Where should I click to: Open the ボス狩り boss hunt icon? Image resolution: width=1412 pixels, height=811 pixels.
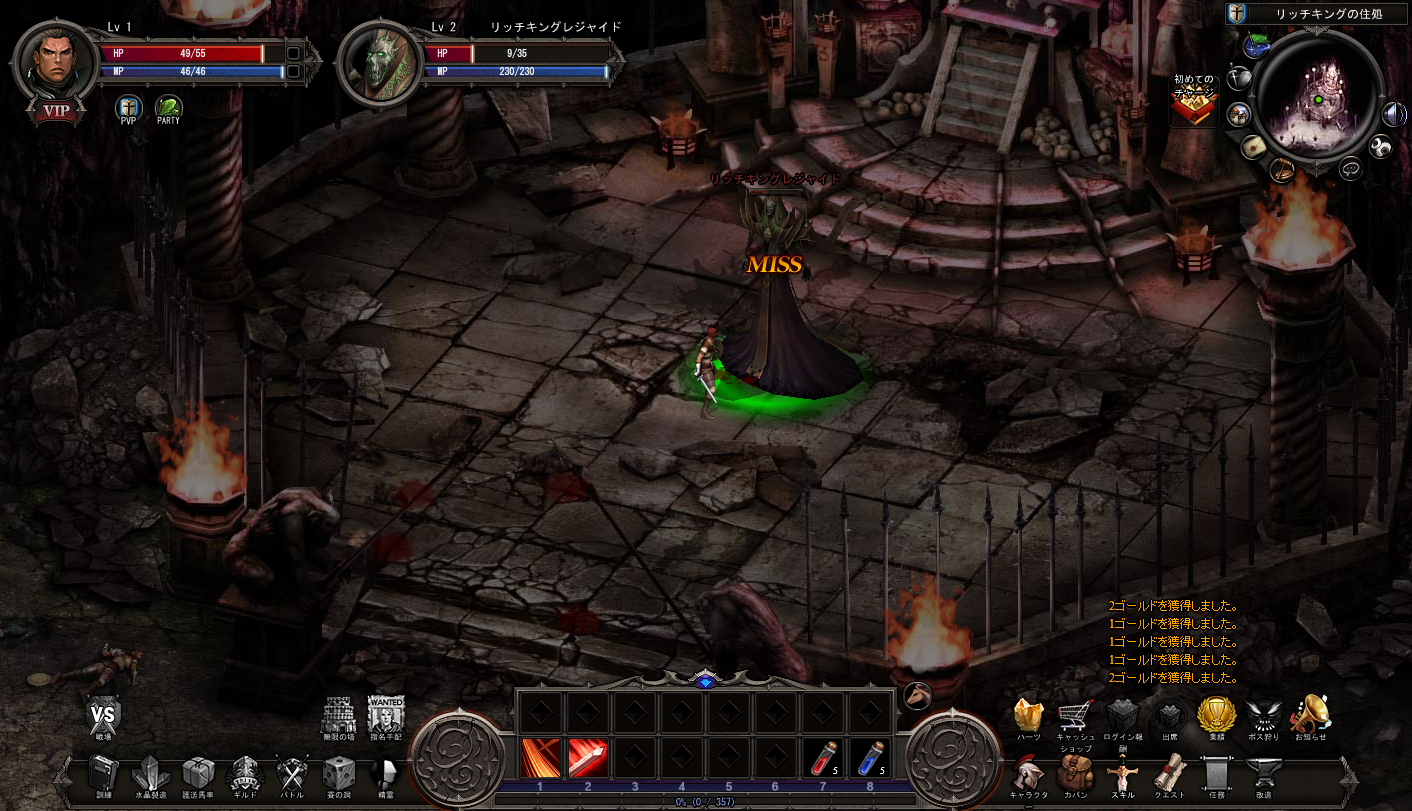pyautogui.click(x=1264, y=714)
